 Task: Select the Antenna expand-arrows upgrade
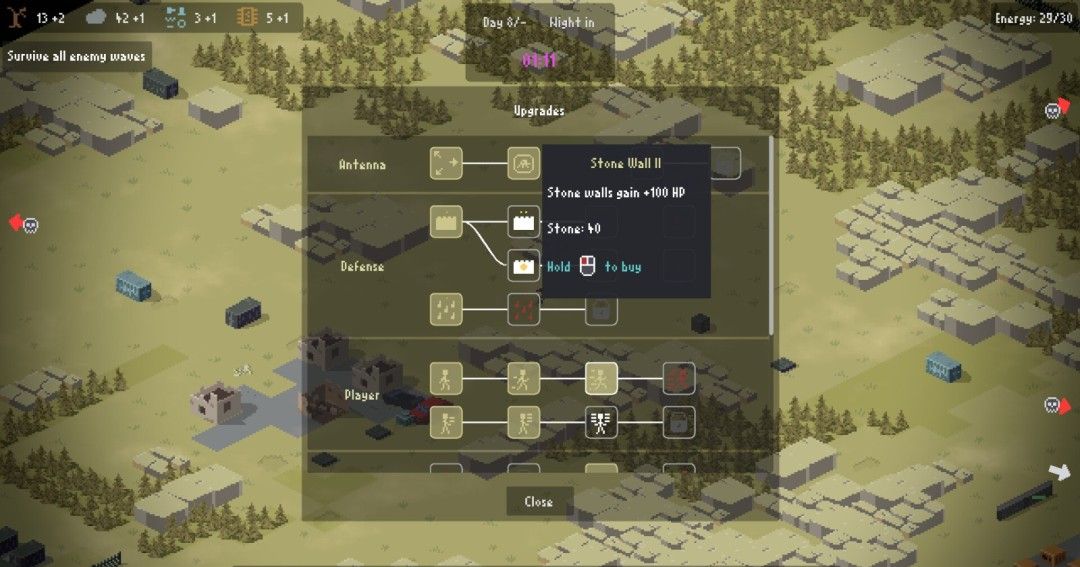[446, 163]
